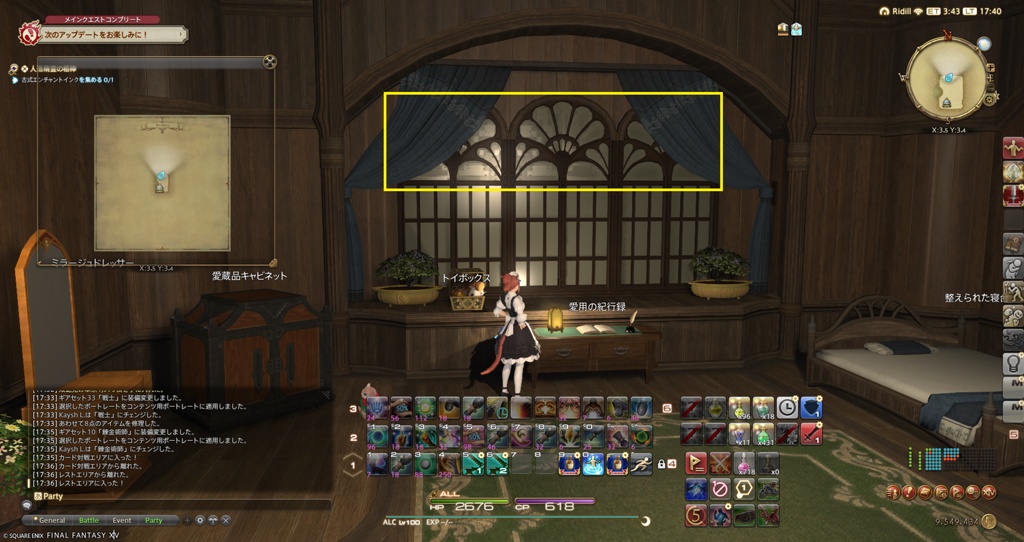Add a new chat tab with plus button
The height and width of the screenshot is (542, 1024).
187,520
